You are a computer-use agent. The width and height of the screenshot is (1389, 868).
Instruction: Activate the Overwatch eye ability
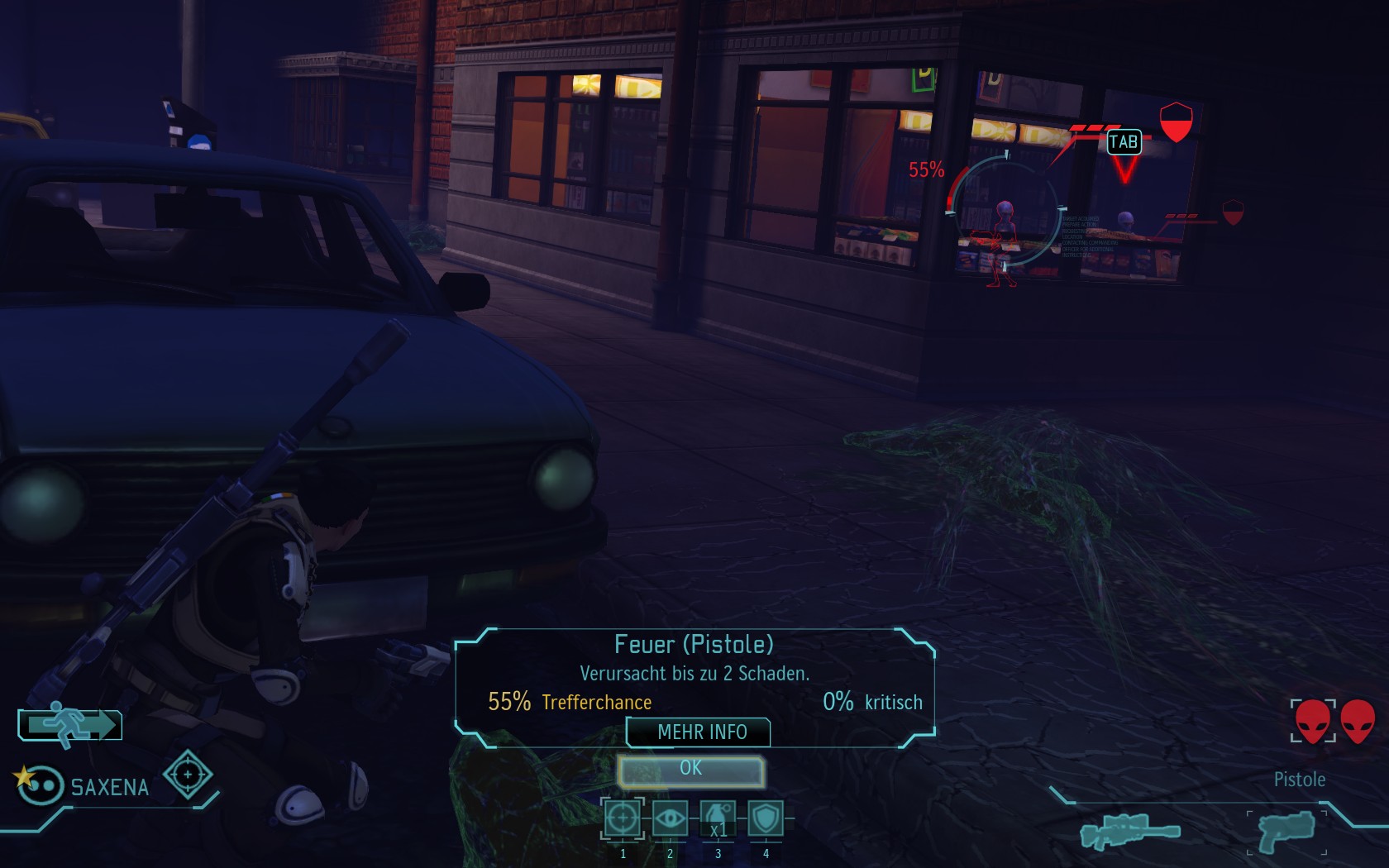click(x=670, y=819)
